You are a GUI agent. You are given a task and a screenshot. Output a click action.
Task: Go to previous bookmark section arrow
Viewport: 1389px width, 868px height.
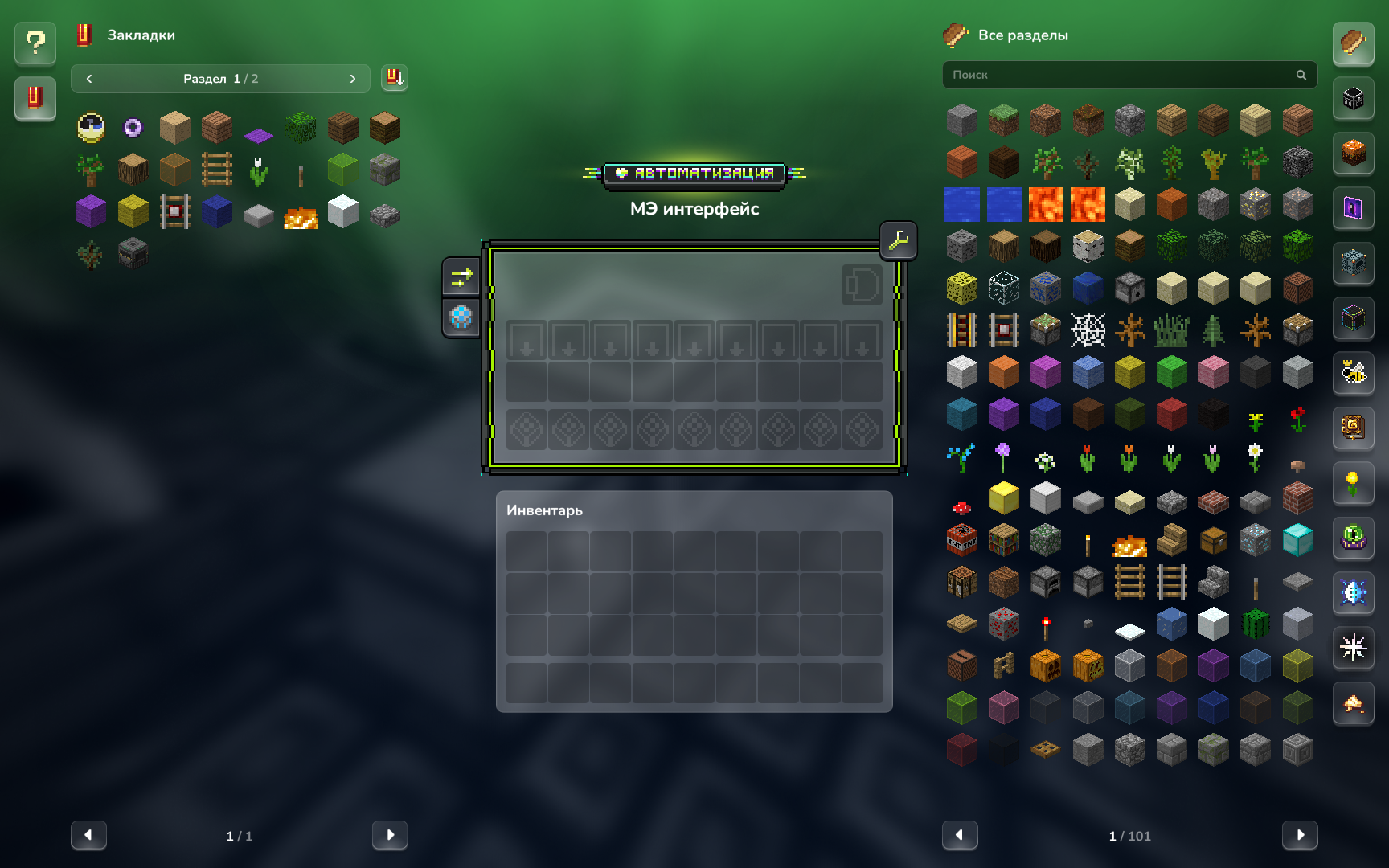(x=89, y=79)
